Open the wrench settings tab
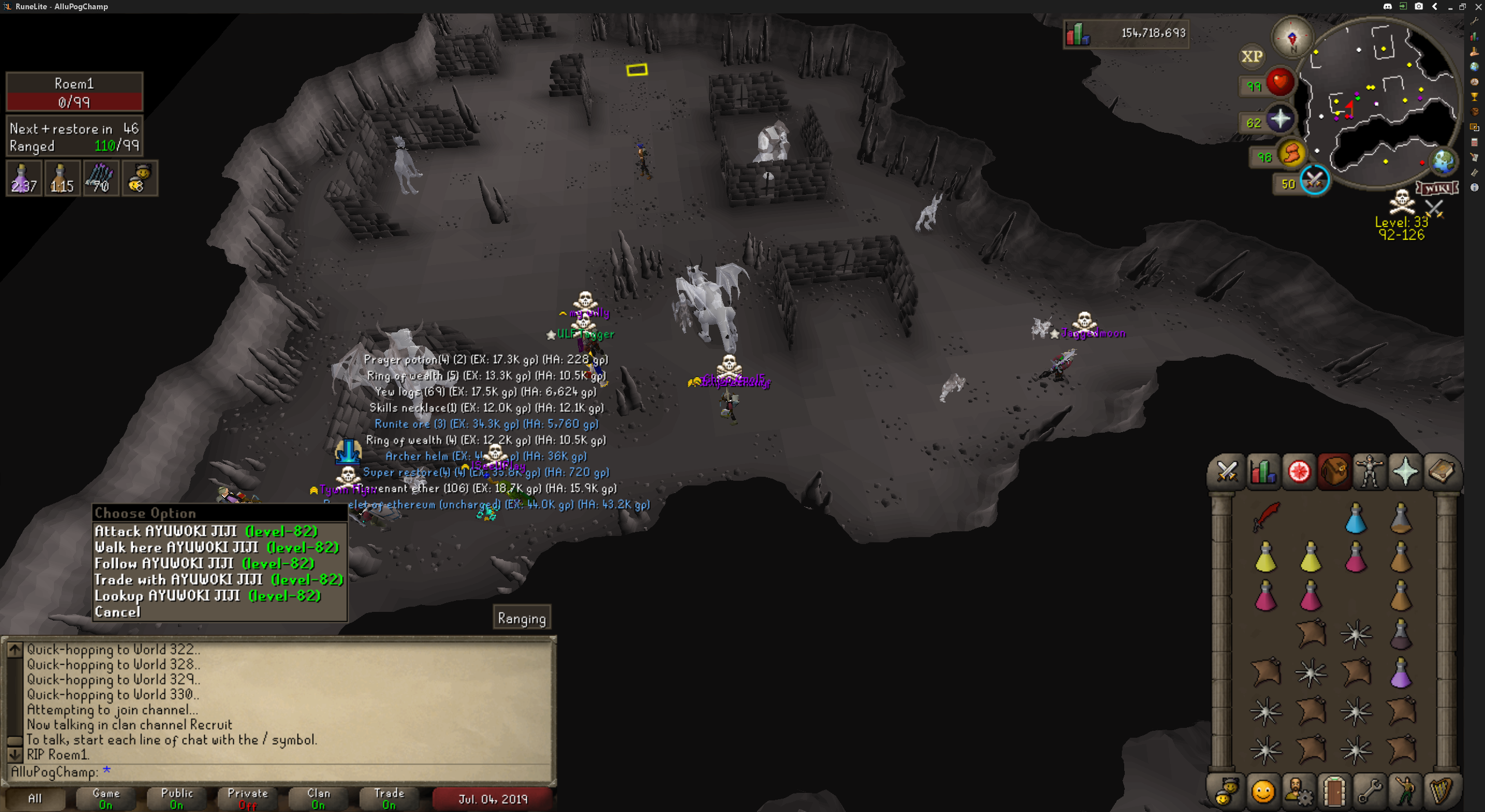This screenshot has height=812, width=1485. 1370,791
